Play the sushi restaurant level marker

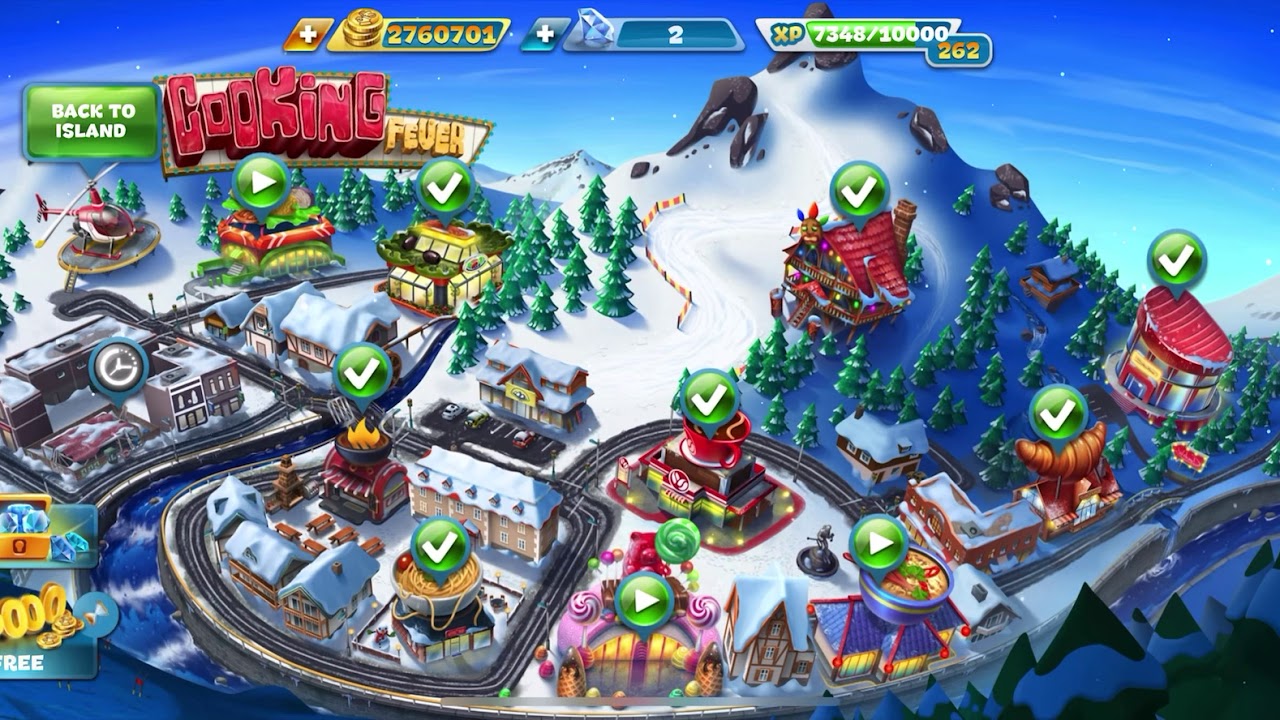(262, 183)
